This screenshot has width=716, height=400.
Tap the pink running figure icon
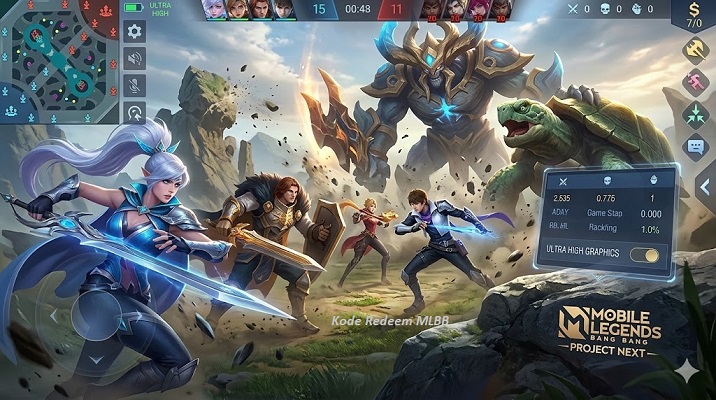click(695, 82)
